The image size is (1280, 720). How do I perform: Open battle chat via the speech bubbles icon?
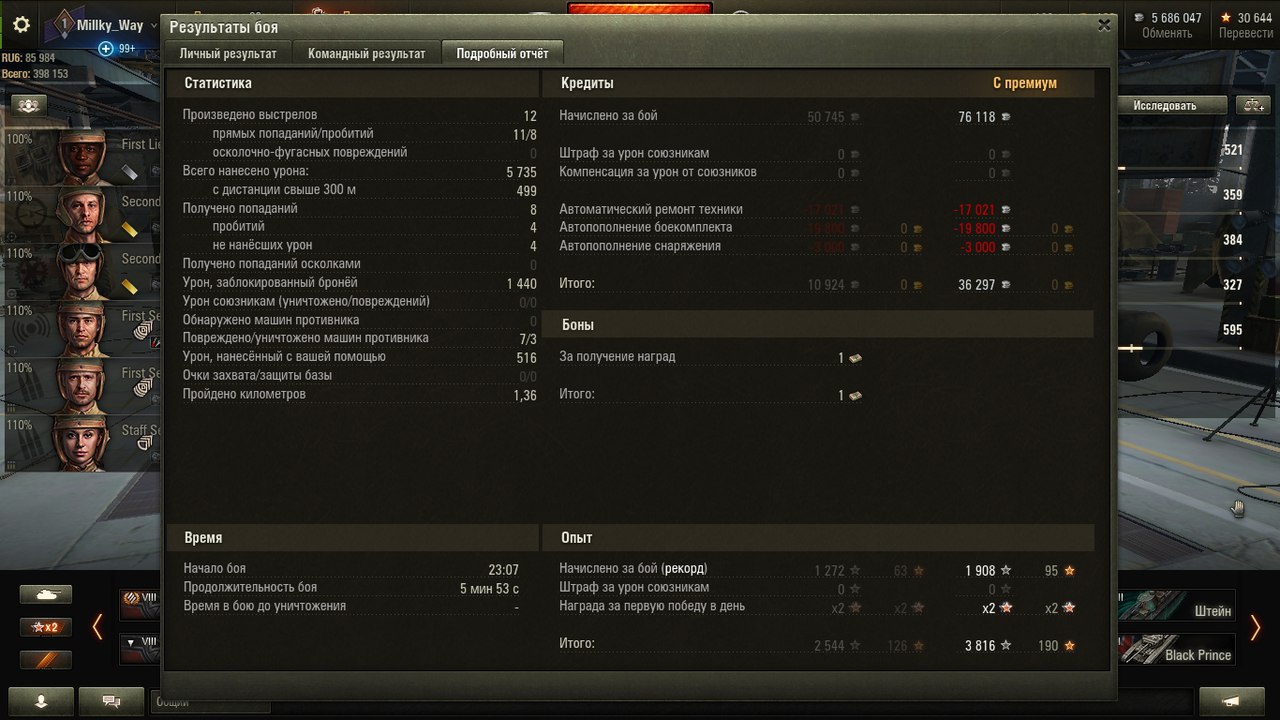[110, 702]
